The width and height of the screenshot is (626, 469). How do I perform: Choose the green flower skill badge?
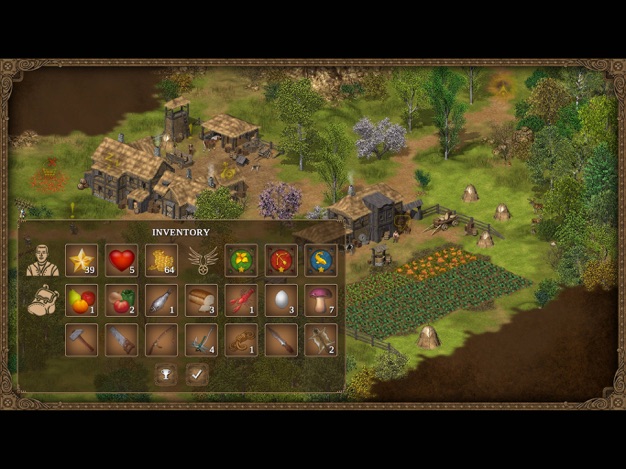(241, 260)
